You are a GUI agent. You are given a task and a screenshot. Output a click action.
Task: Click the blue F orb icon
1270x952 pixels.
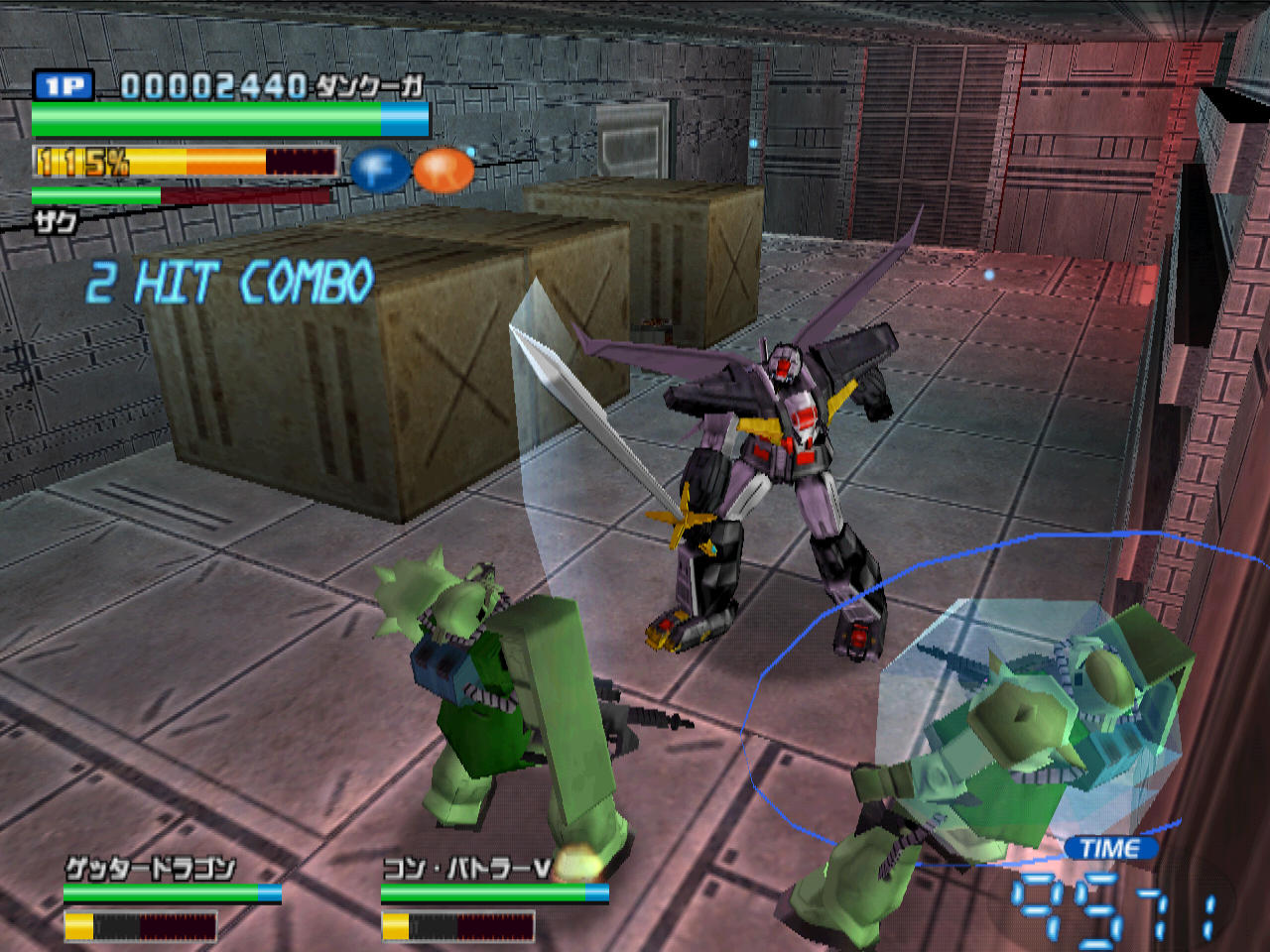pyautogui.click(x=380, y=170)
